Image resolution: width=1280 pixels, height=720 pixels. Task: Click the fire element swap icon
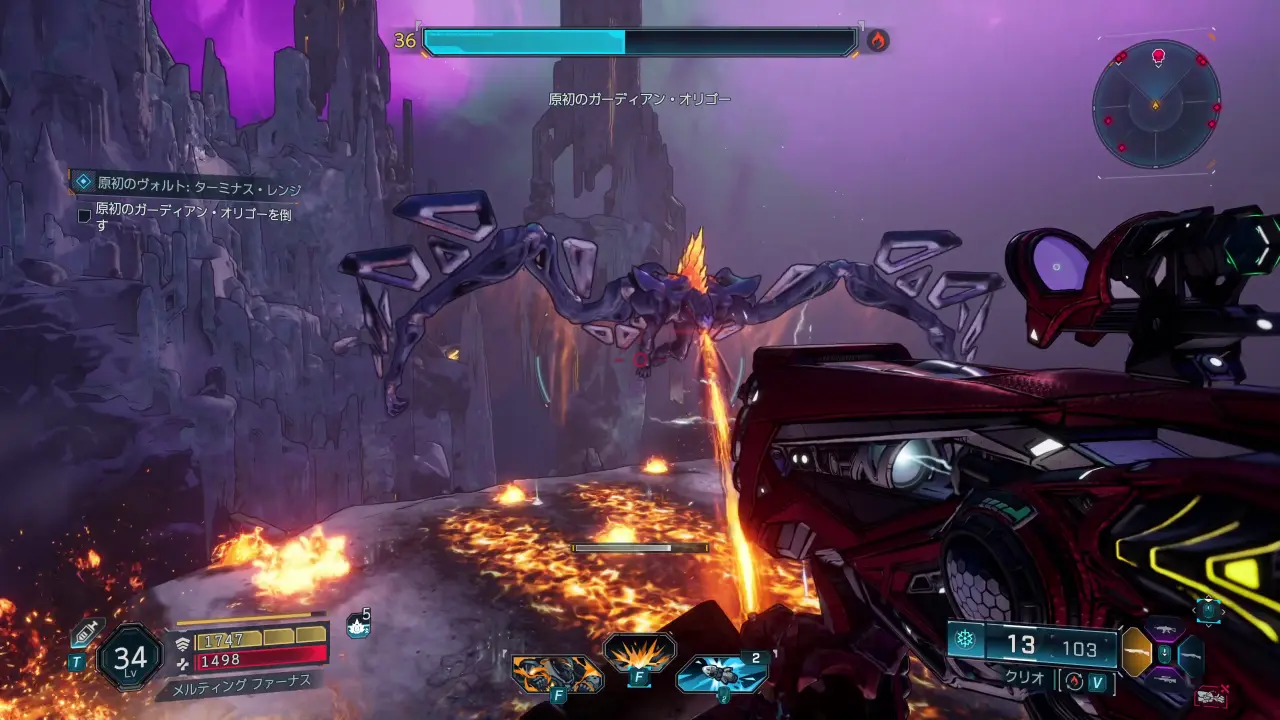point(1075,681)
